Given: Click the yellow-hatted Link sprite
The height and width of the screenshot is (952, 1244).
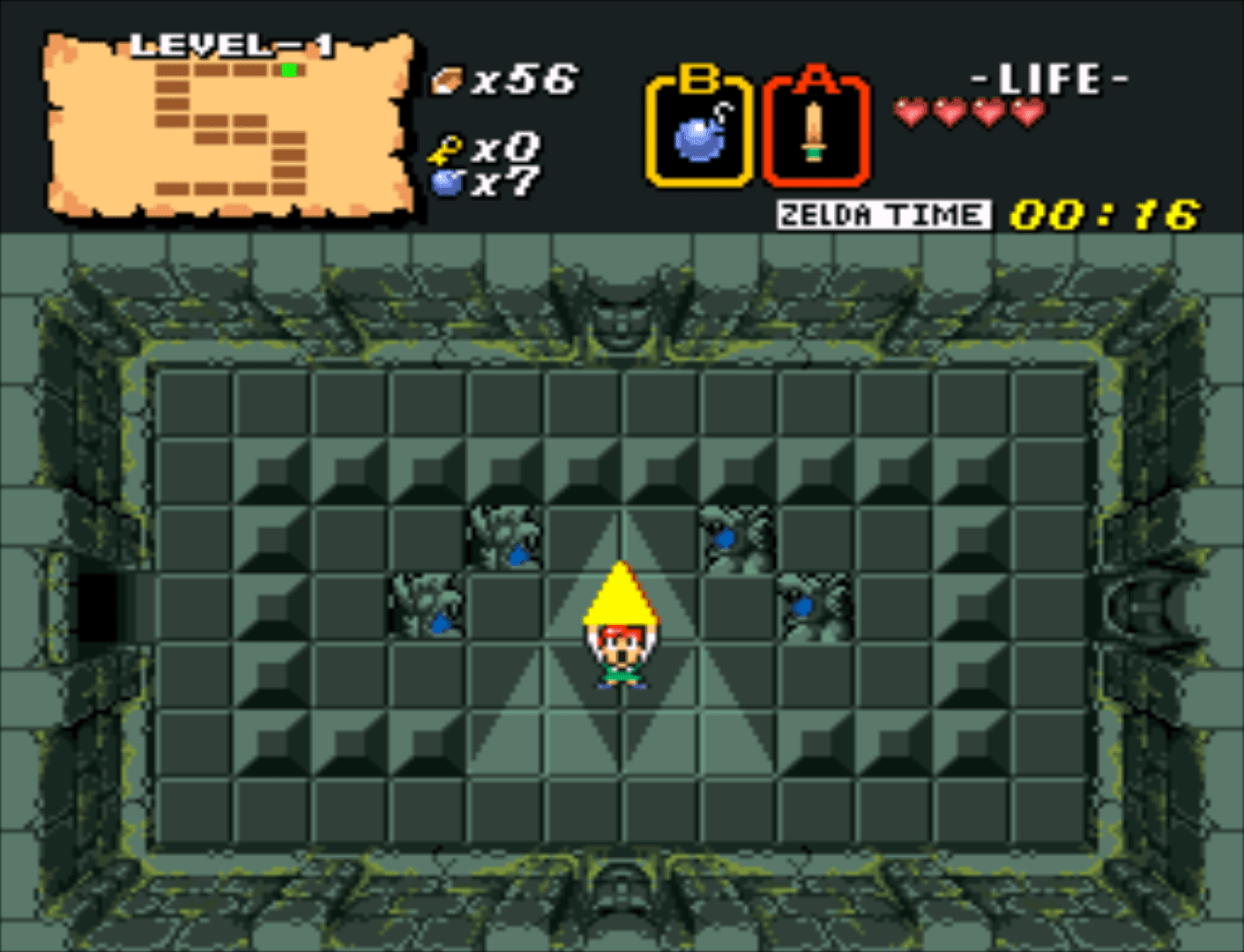Looking at the screenshot, I should [x=620, y=626].
